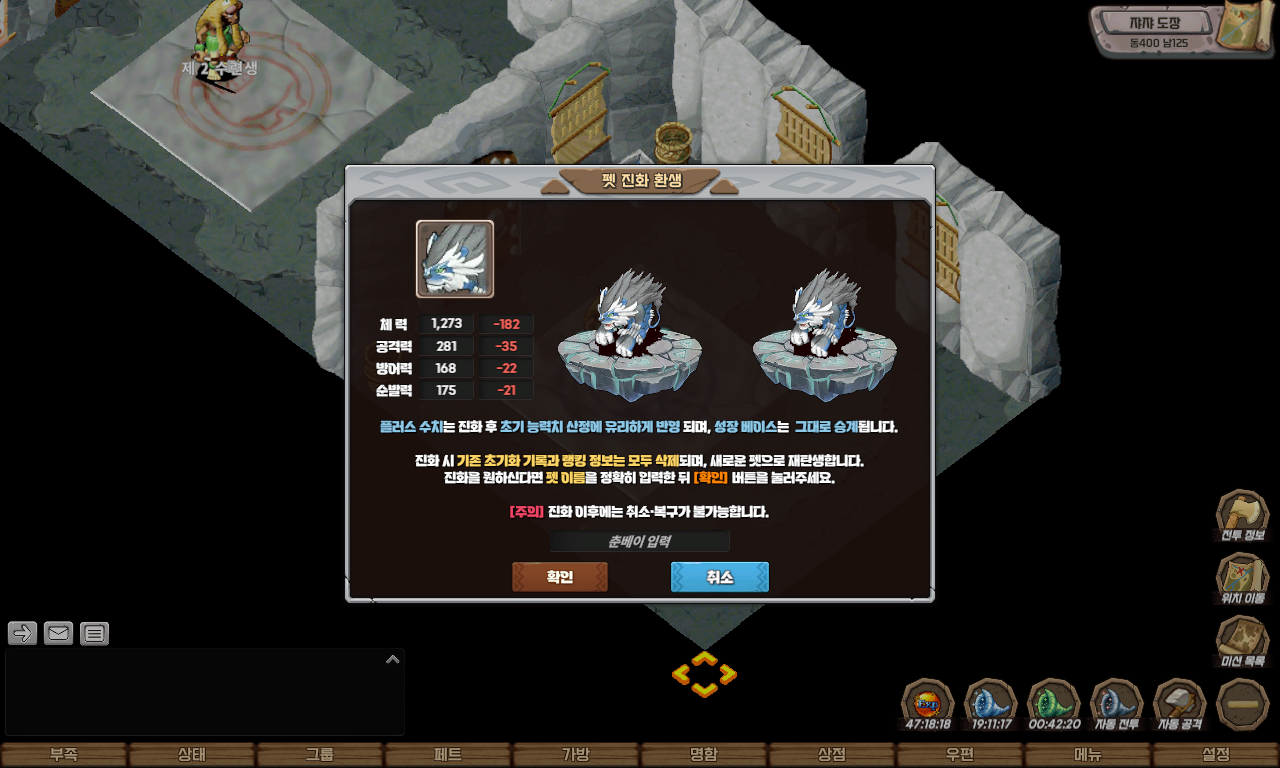Open the 상태 status menu
This screenshot has height=768, width=1280.
click(192, 755)
